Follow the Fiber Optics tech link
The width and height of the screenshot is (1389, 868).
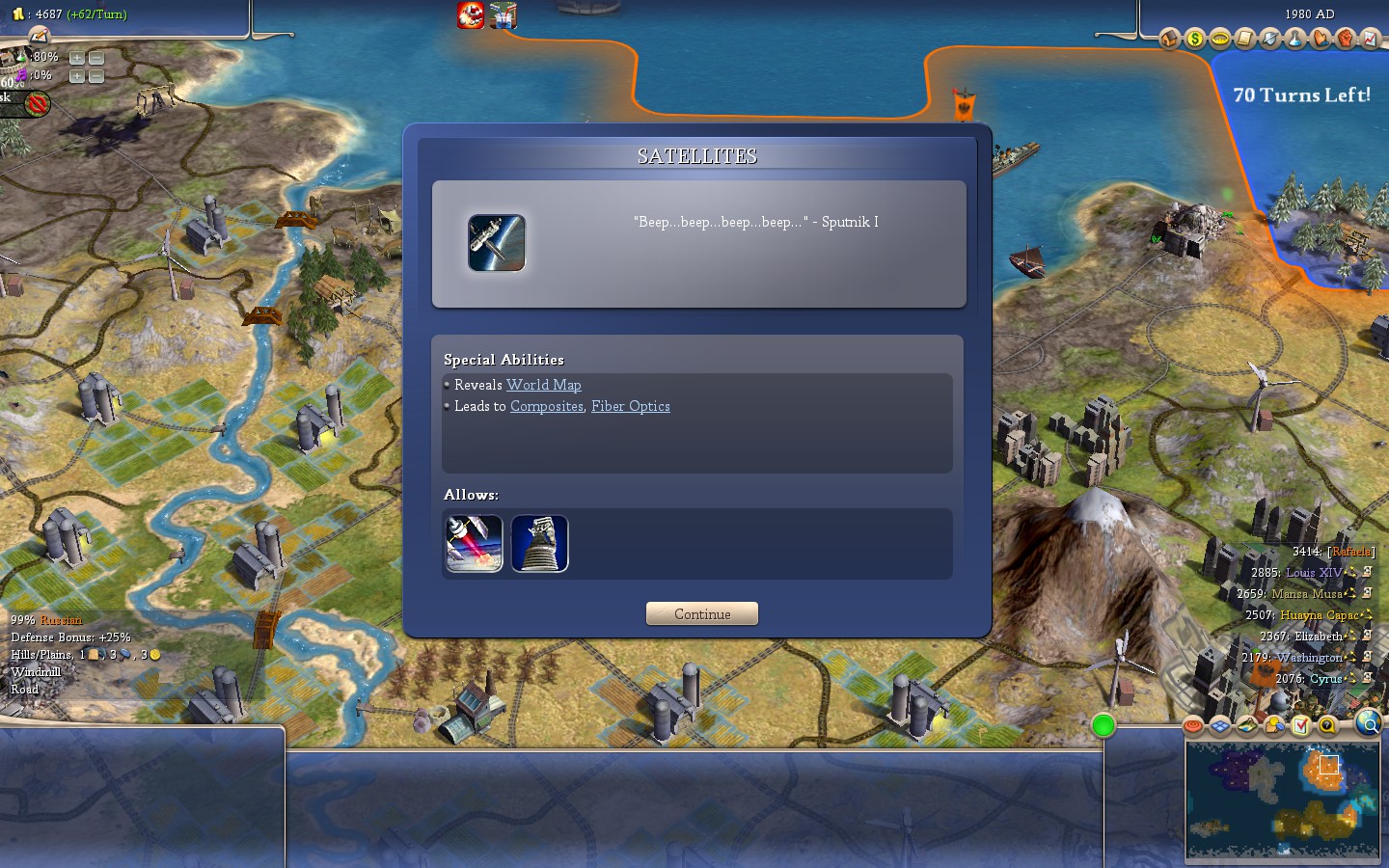(x=630, y=406)
